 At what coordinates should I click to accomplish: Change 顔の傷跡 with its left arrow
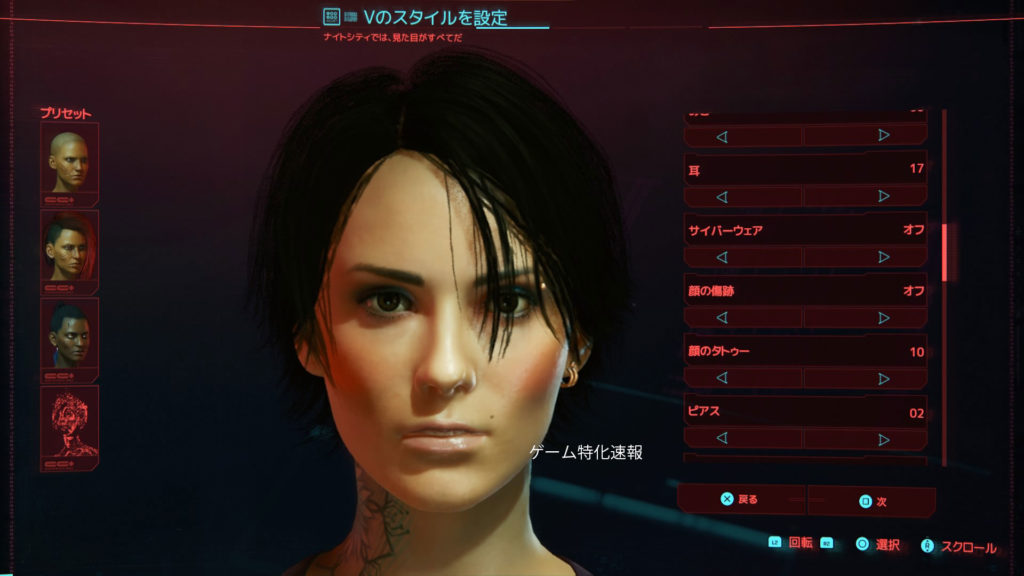click(721, 318)
